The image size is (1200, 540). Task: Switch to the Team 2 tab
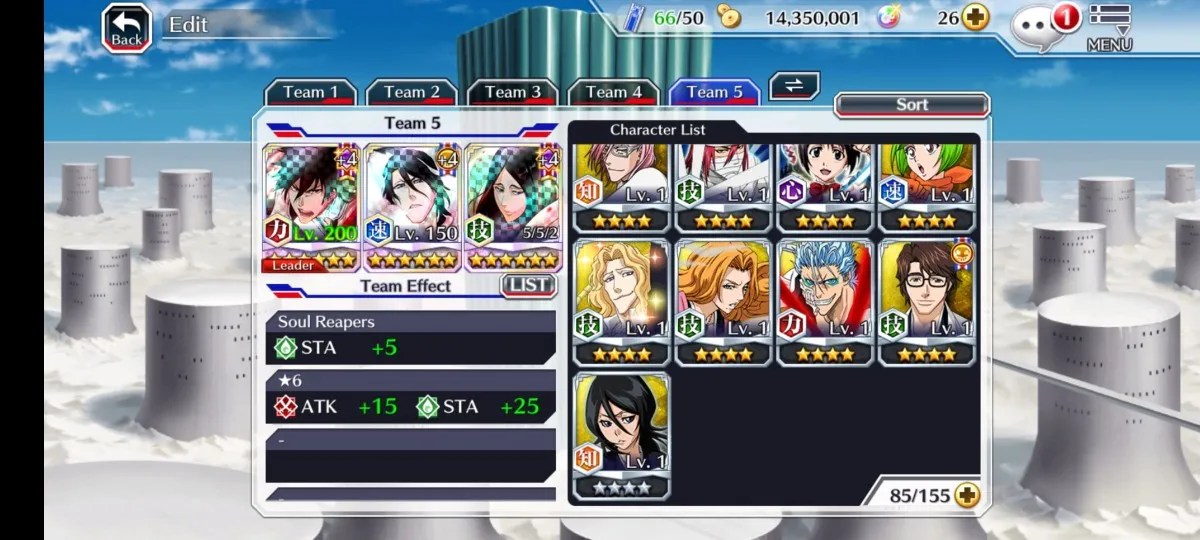[x=411, y=93]
